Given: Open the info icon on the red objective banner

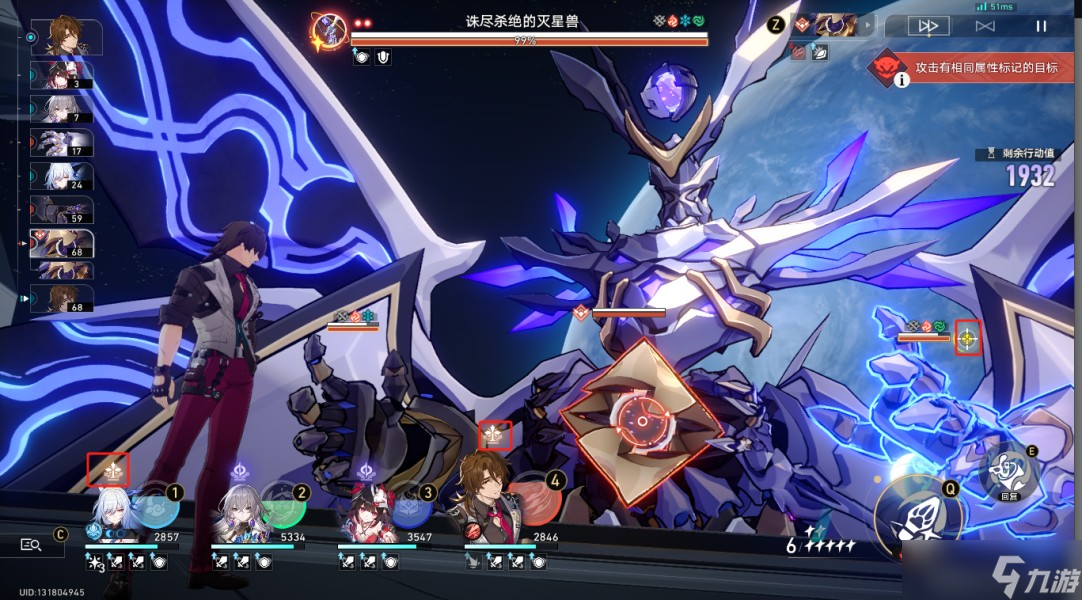Looking at the screenshot, I should (x=902, y=80).
